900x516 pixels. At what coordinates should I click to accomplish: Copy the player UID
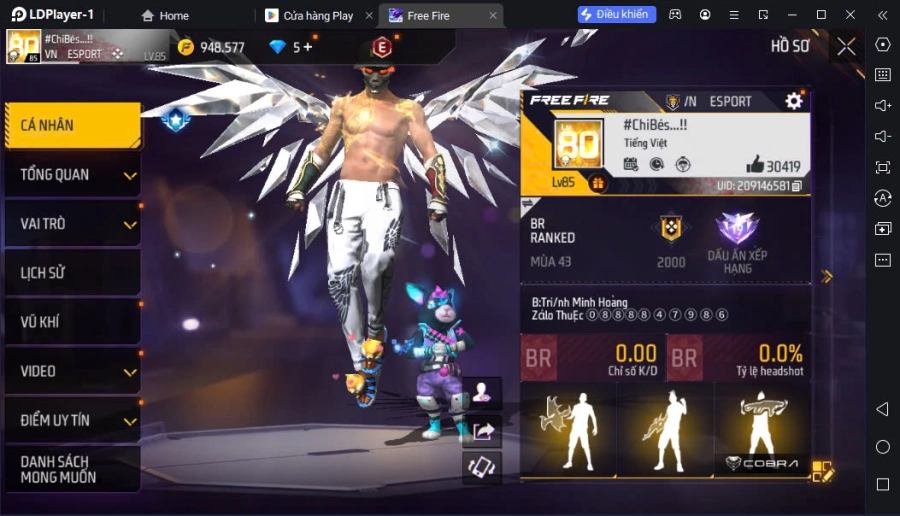coord(797,186)
